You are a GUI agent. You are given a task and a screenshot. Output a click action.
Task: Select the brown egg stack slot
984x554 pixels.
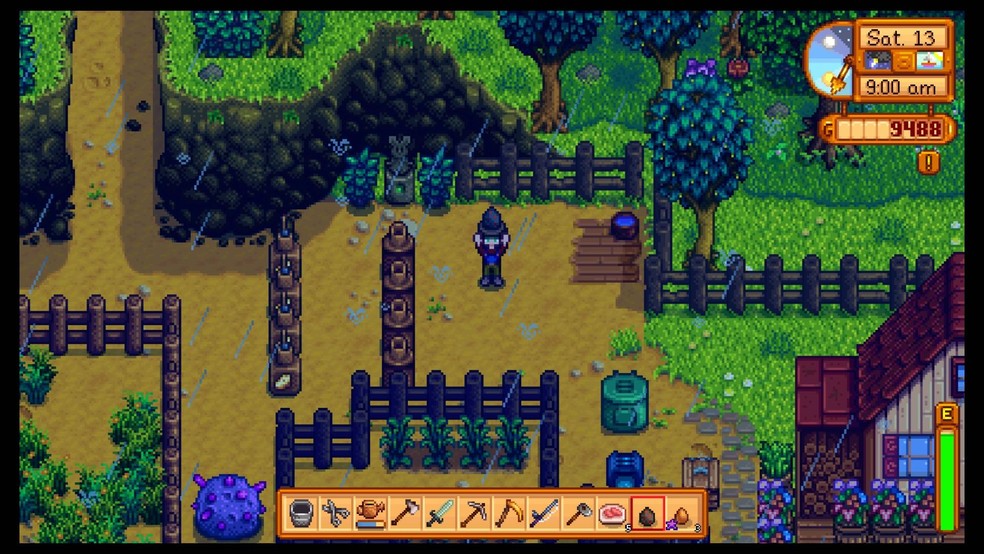(x=683, y=513)
